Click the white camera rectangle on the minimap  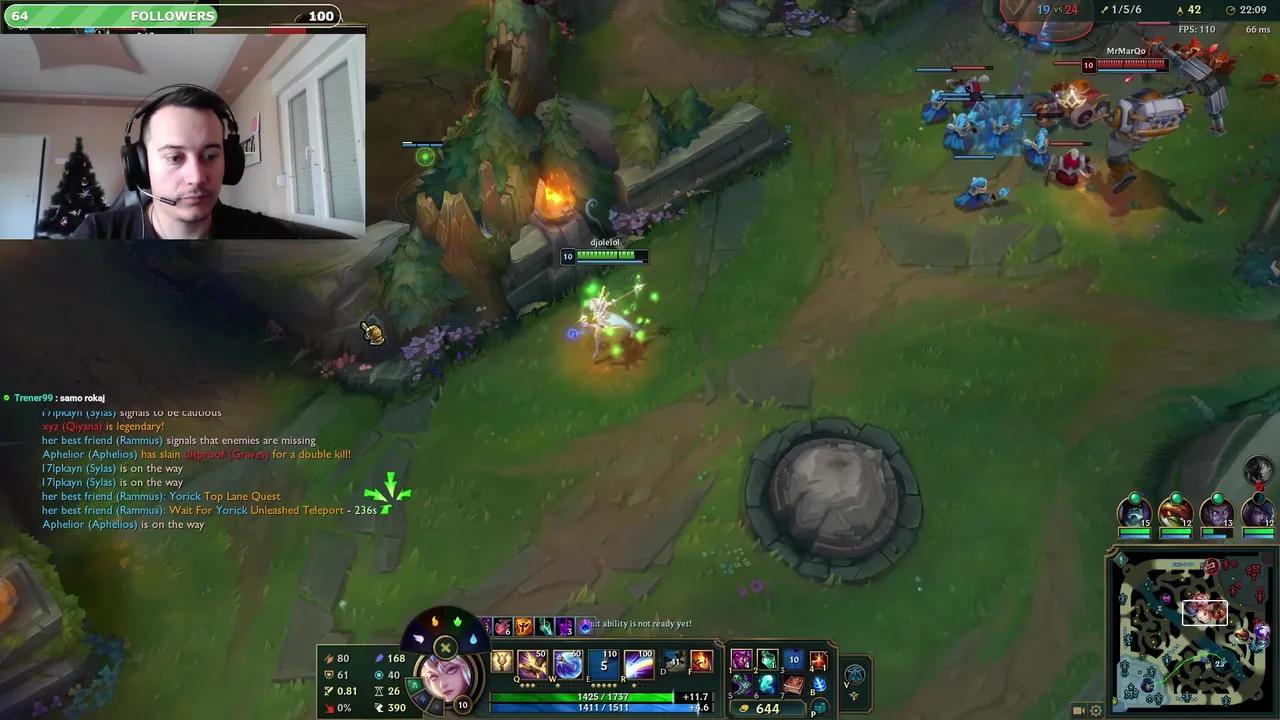(1205, 613)
